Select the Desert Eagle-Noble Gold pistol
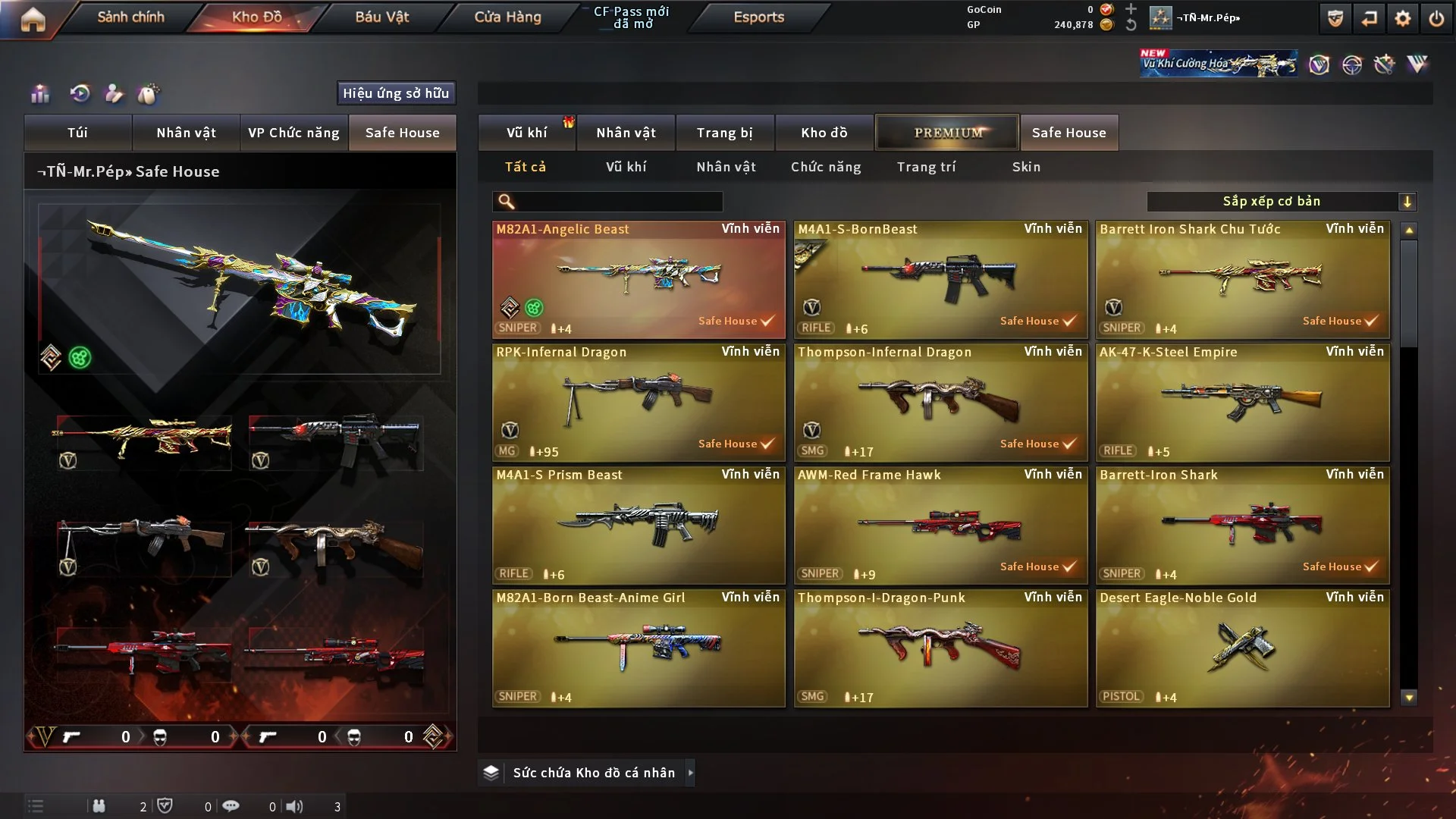The height and width of the screenshot is (819, 1456). 1243,648
